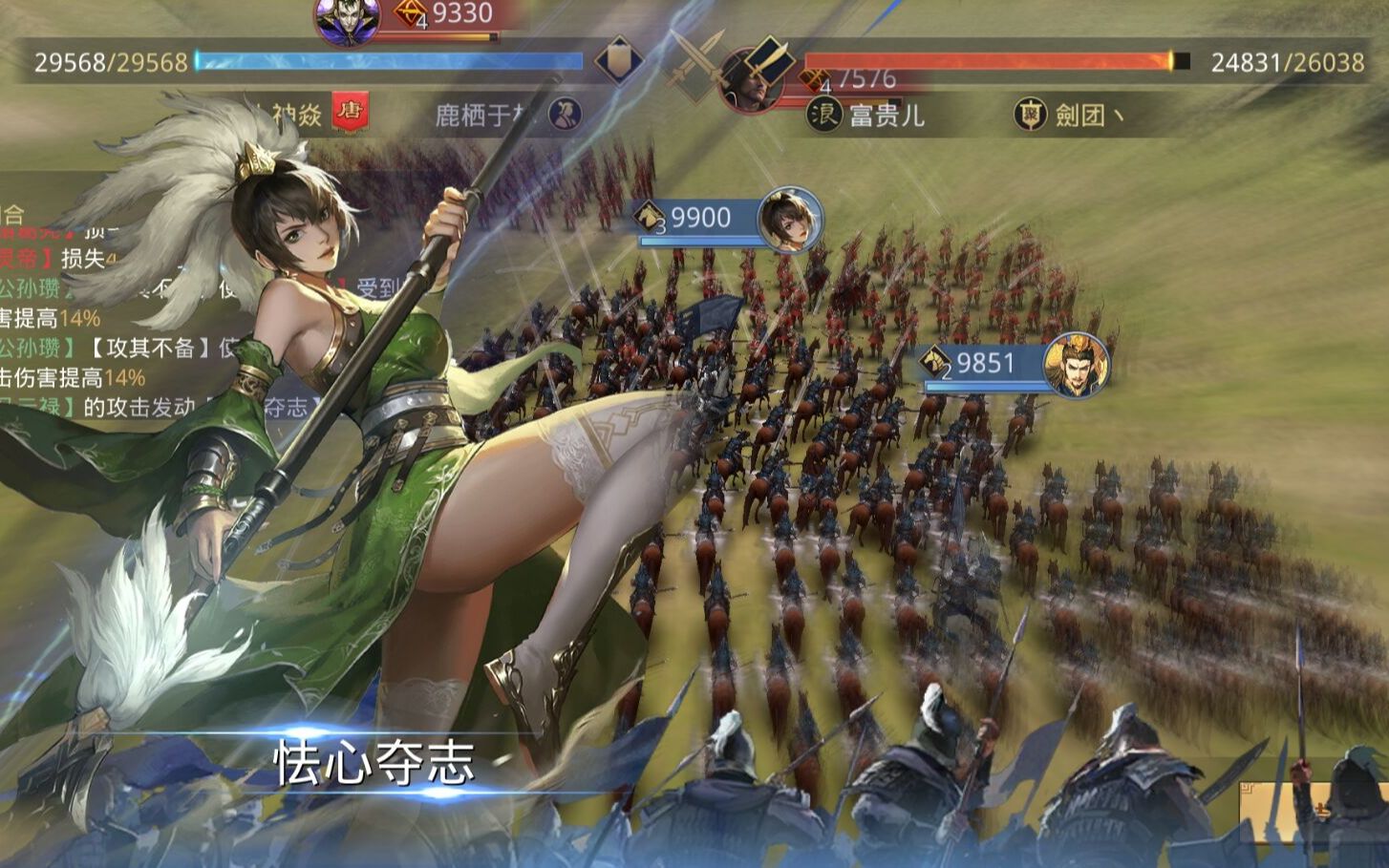Select the crowned general portrait beside 9851

coord(1077,364)
